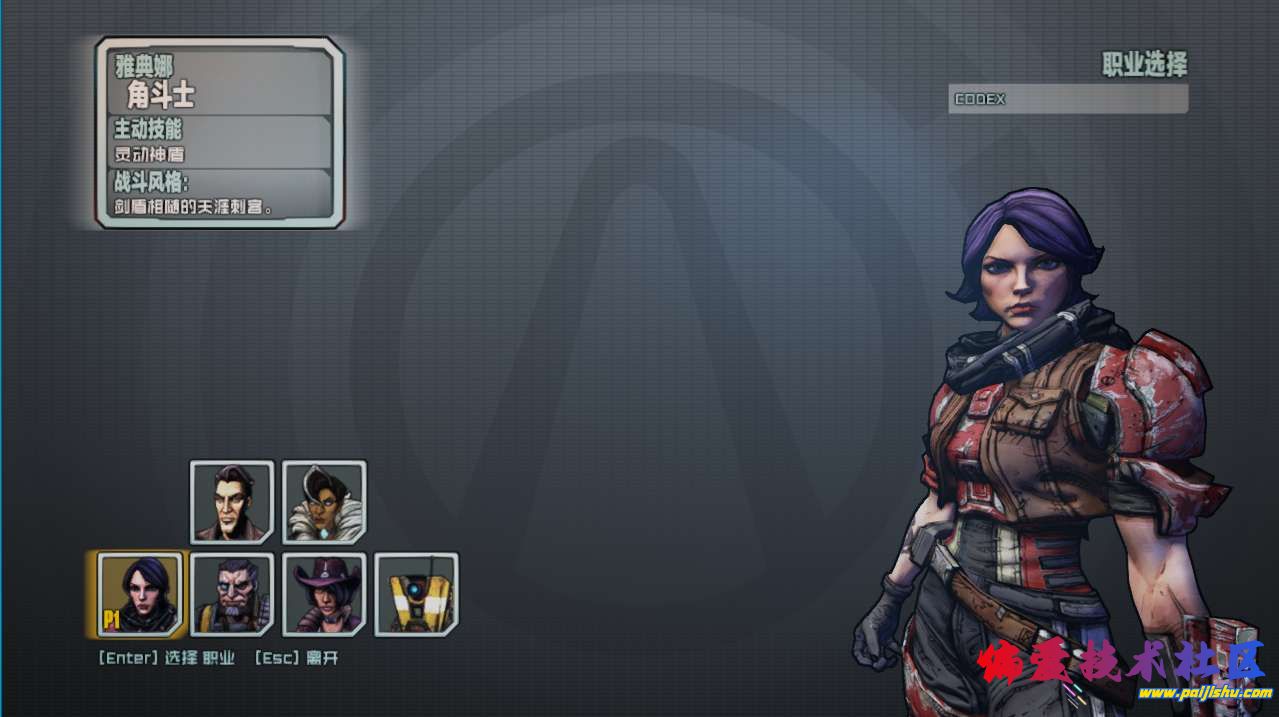The image size is (1279, 717).
Task: Select Handsome Jack's Doppelganger portrait
Action: point(232,502)
